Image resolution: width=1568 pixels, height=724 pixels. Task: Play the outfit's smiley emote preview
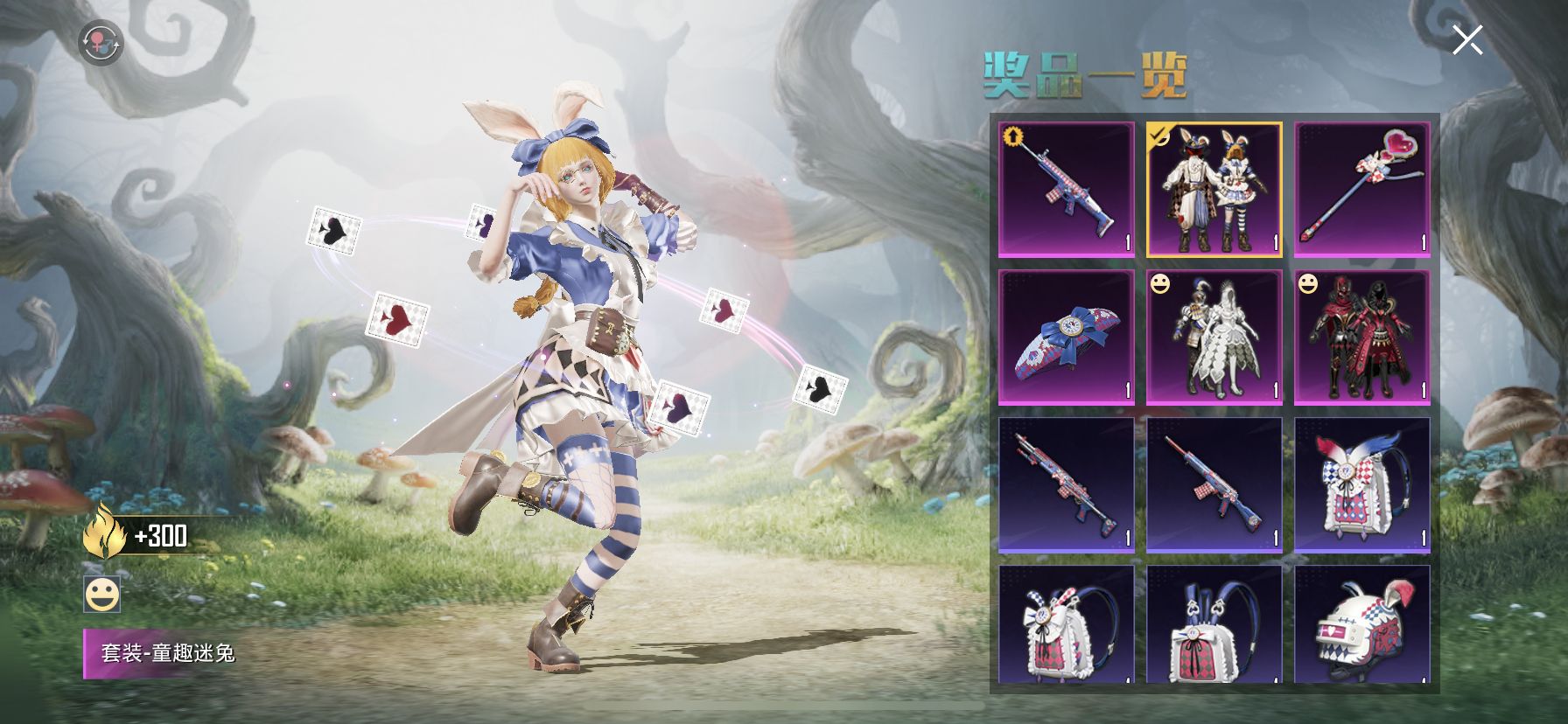[101, 595]
